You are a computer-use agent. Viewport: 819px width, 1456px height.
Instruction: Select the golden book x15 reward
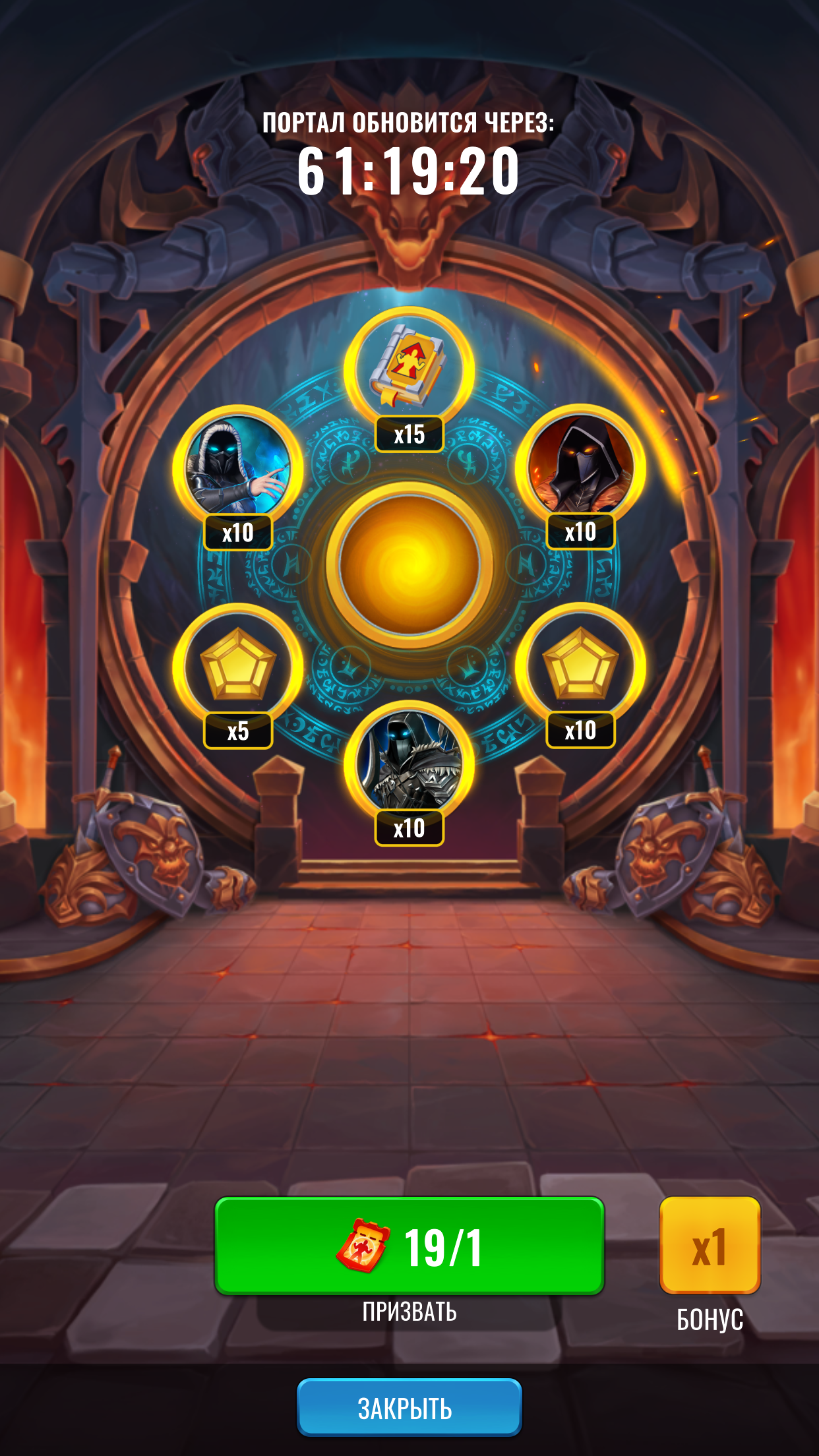409,371
